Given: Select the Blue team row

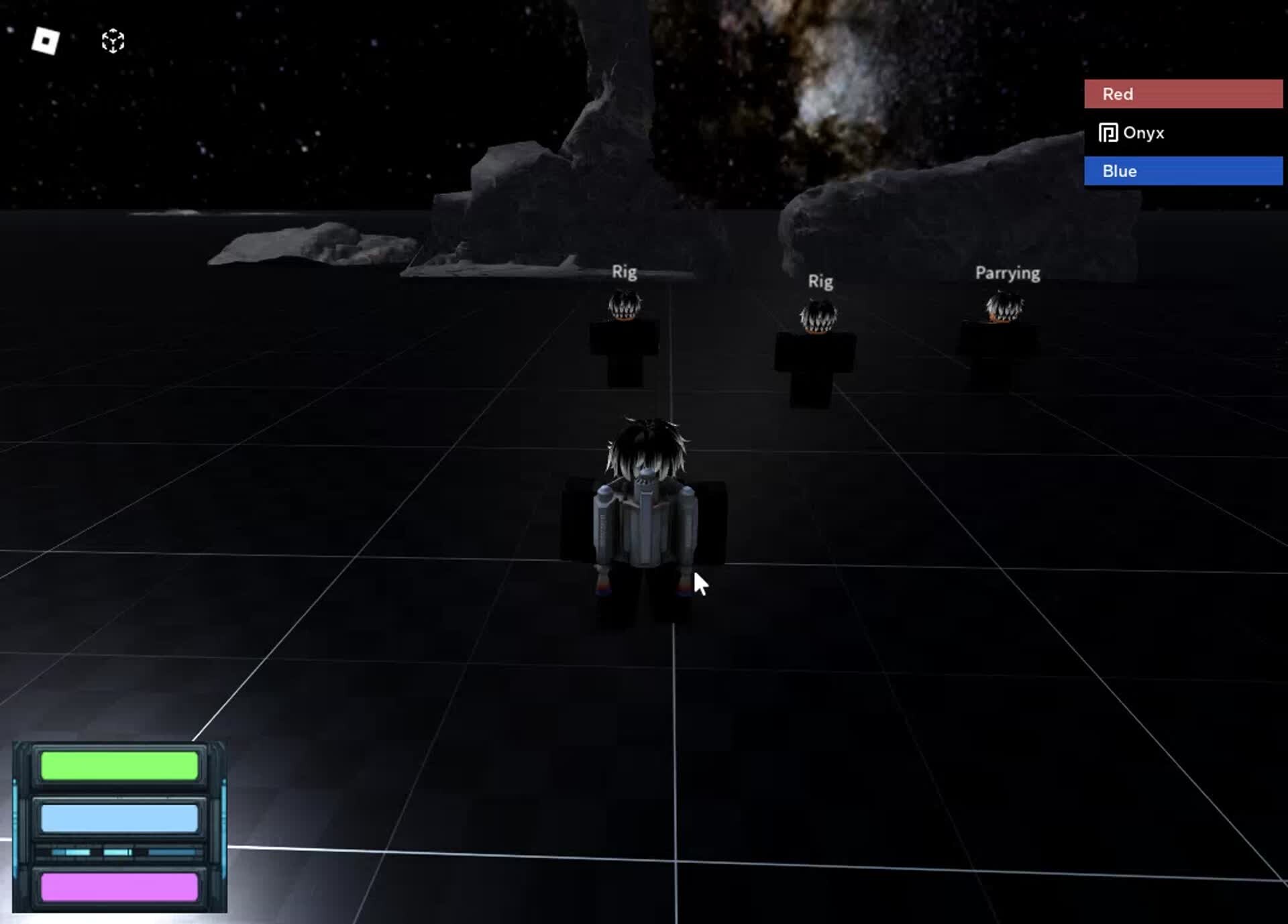Looking at the screenshot, I should pos(1183,171).
